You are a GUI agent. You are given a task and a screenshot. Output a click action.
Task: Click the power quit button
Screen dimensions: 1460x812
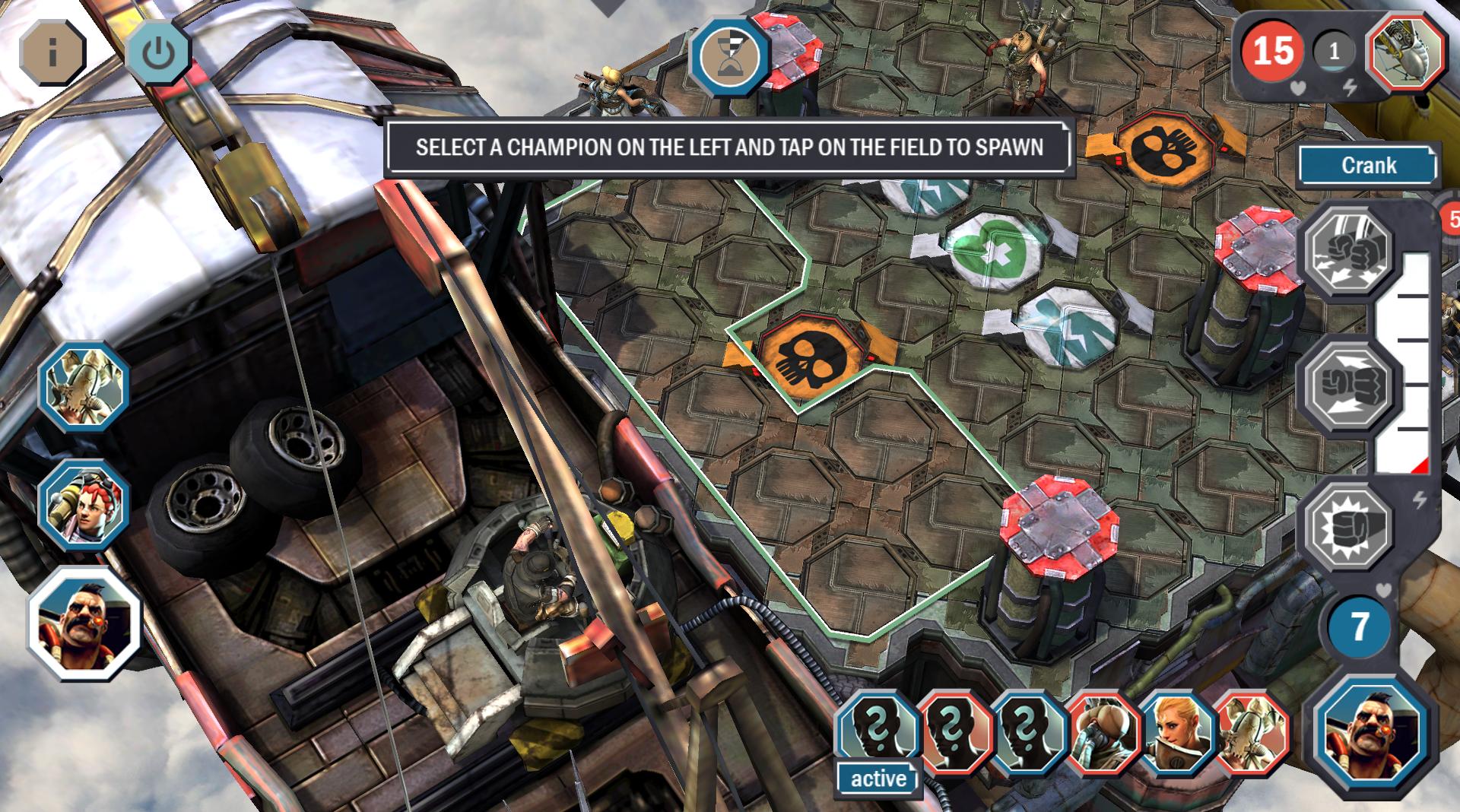[x=157, y=52]
